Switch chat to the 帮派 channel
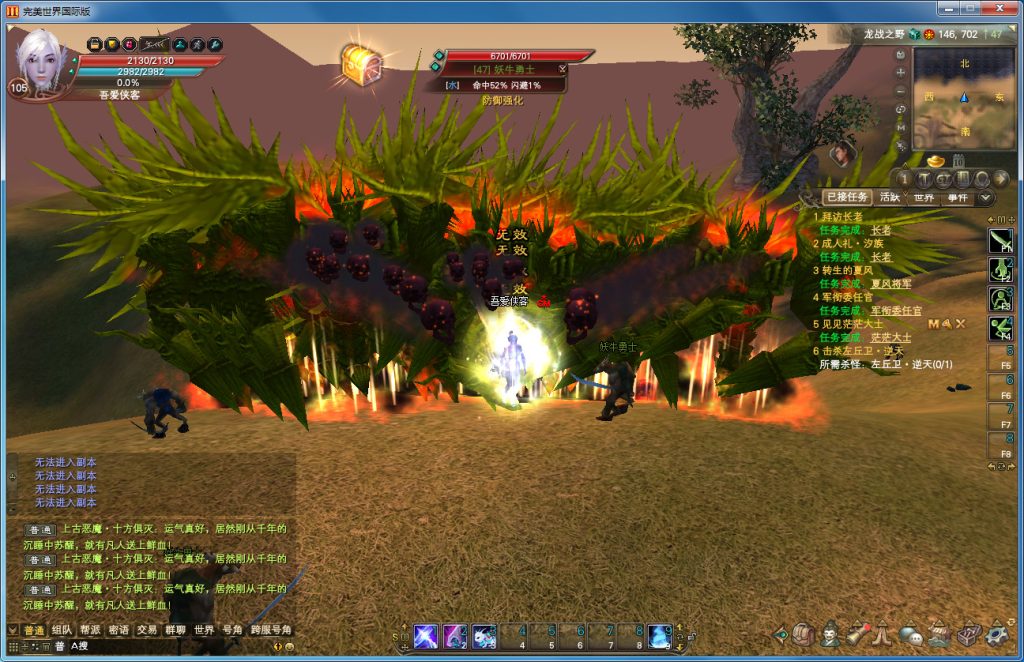This screenshot has width=1024, height=662. pyautogui.click(x=90, y=630)
